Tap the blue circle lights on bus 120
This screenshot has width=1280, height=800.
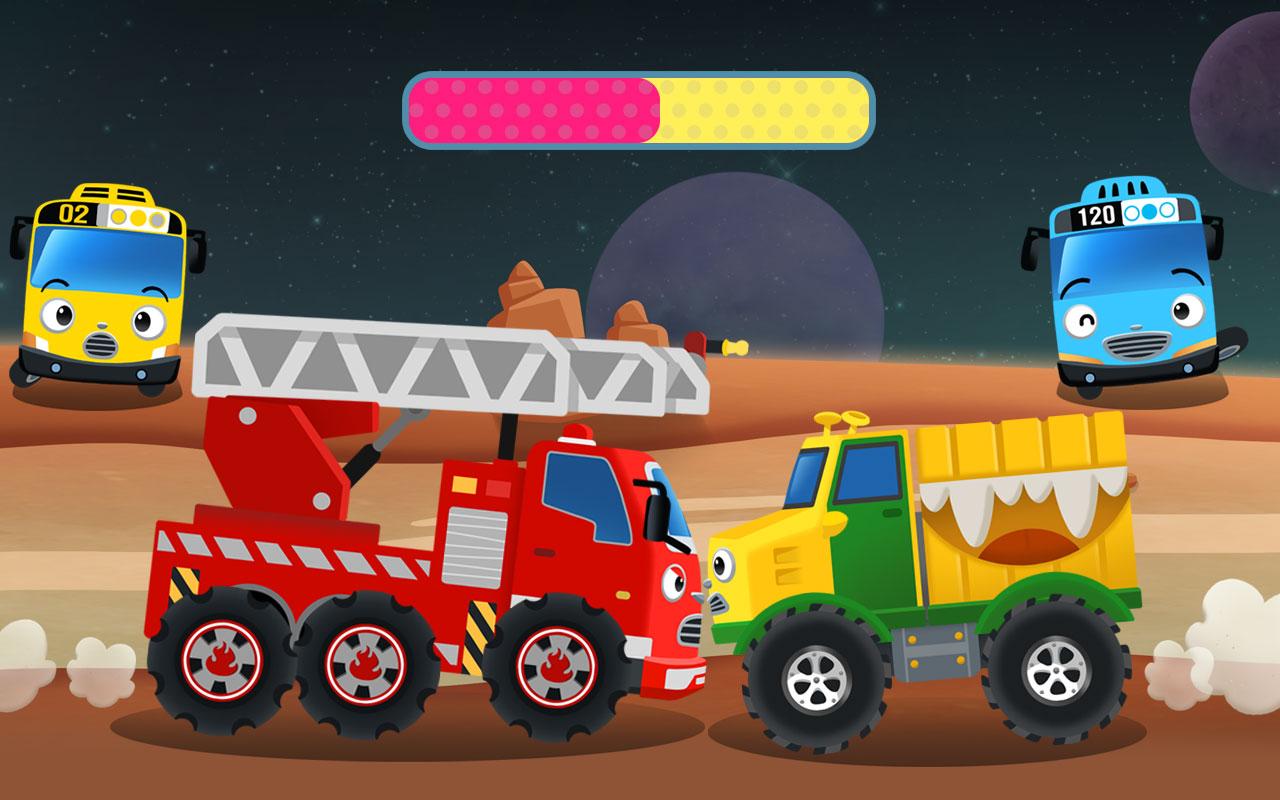coord(1150,214)
